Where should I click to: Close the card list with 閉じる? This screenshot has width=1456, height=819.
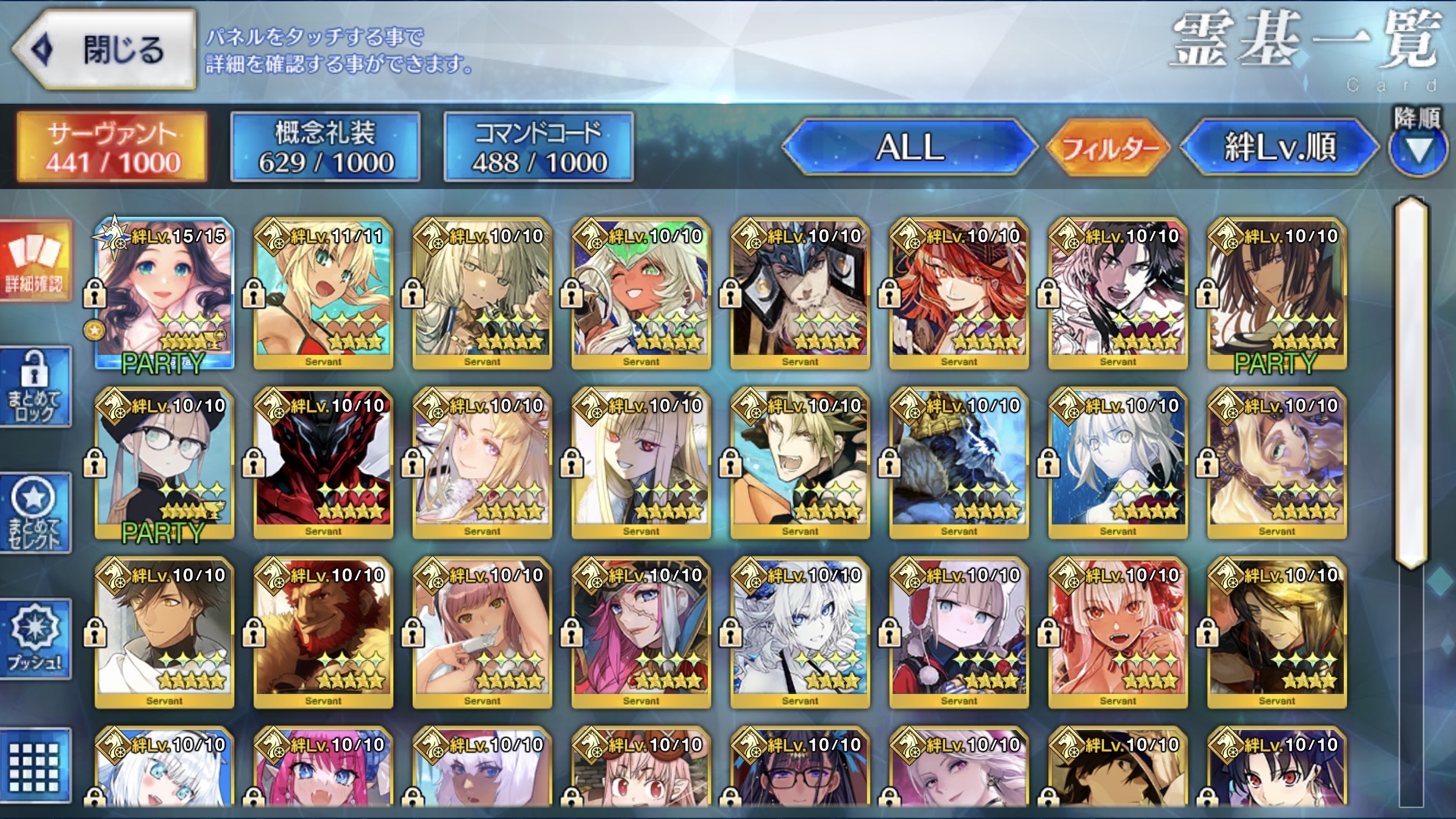(x=105, y=50)
